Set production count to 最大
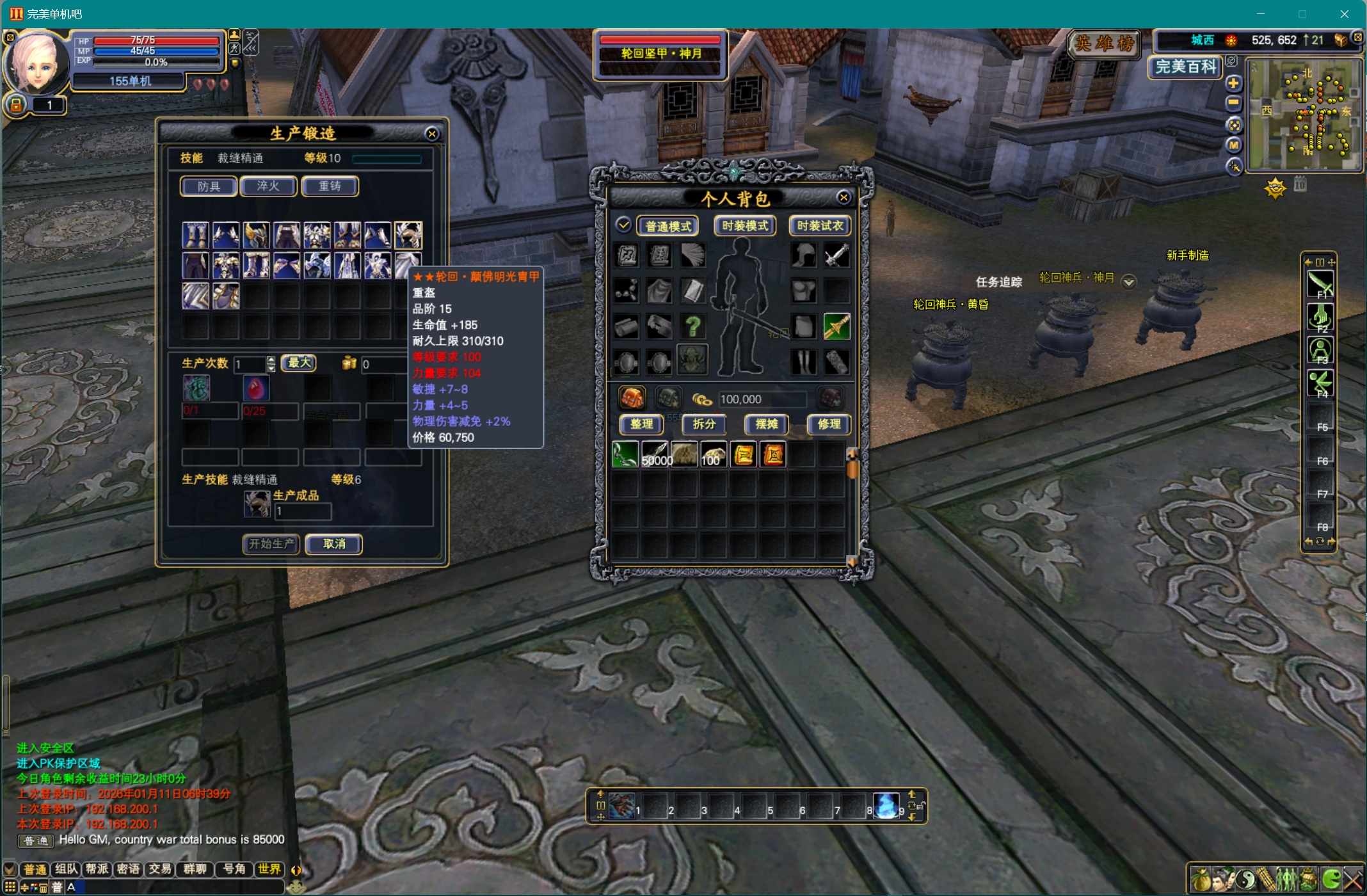The height and width of the screenshot is (896, 1367). pos(299,363)
